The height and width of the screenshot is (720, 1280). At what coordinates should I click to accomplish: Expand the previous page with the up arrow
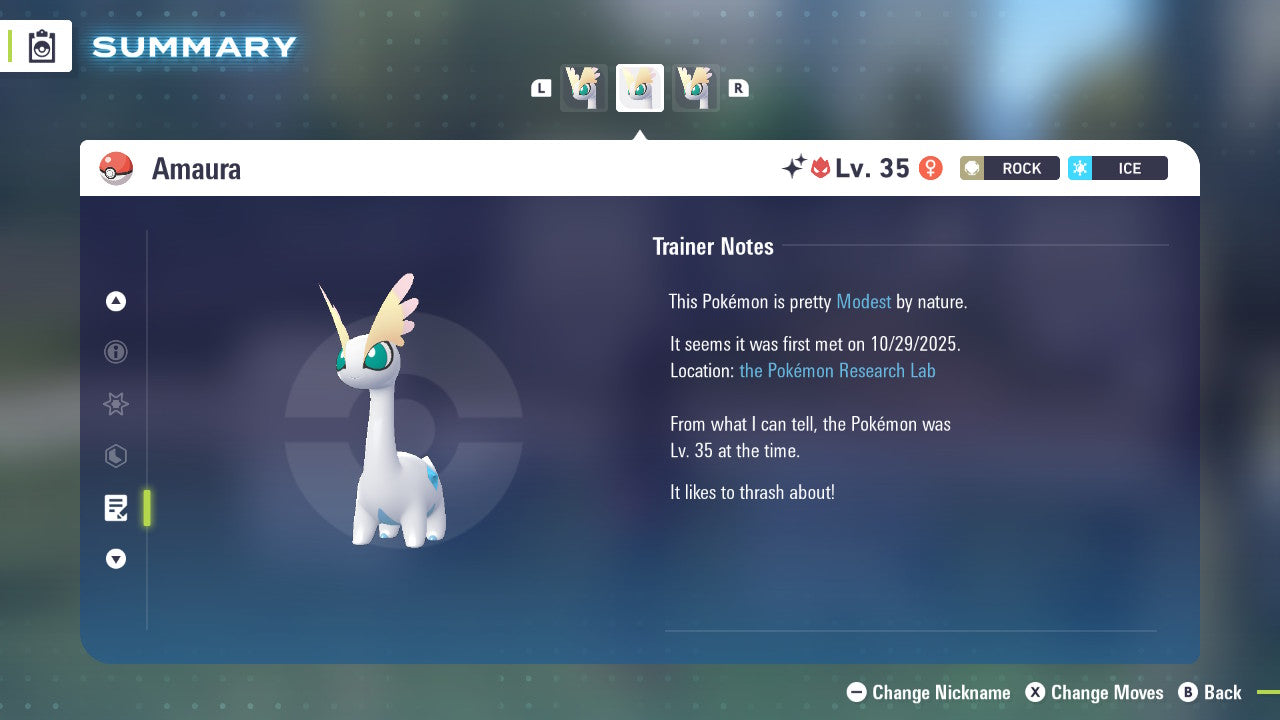[116, 301]
